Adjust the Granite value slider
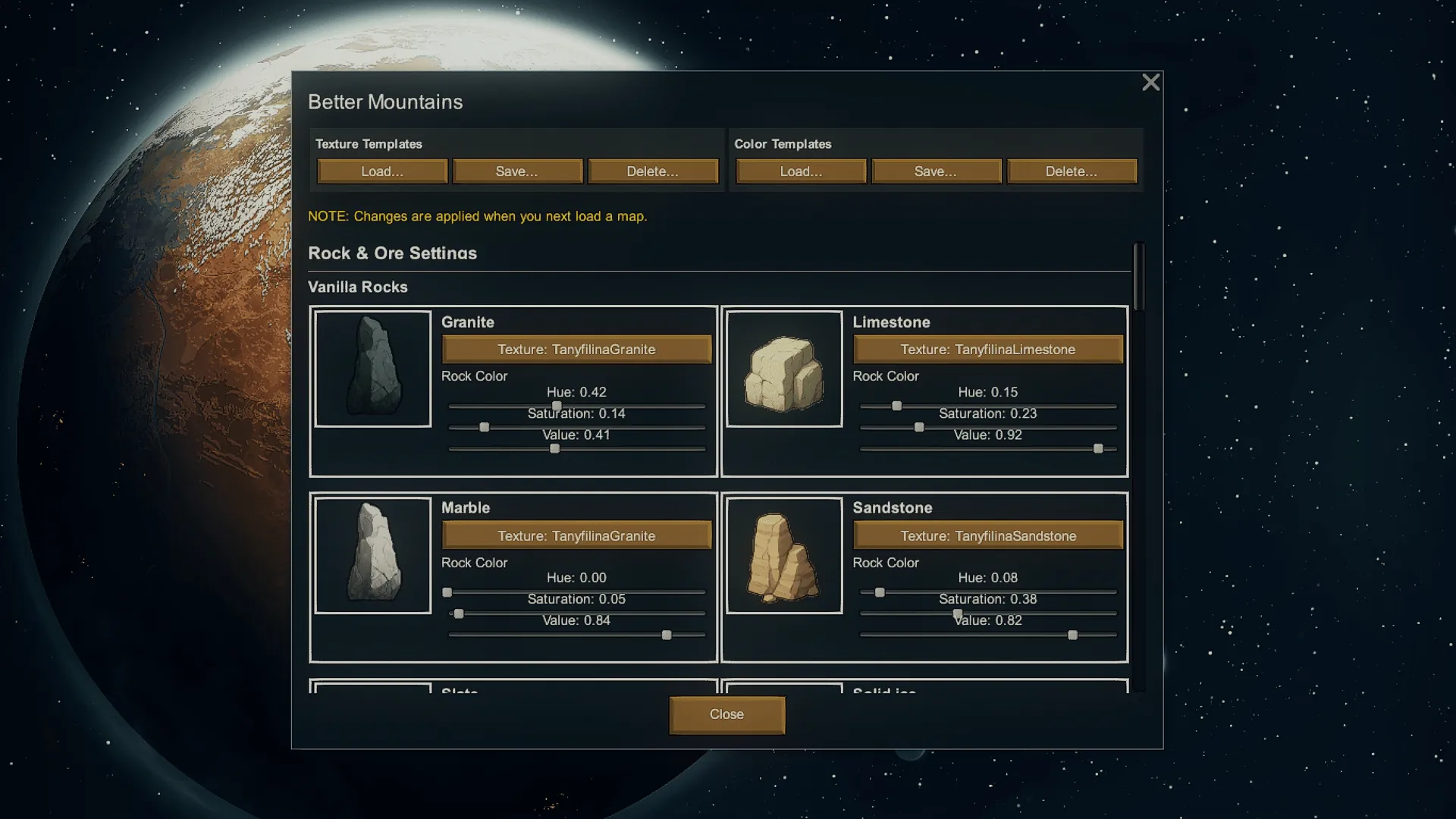Viewport: 1456px width, 819px height. coord(555,449)
